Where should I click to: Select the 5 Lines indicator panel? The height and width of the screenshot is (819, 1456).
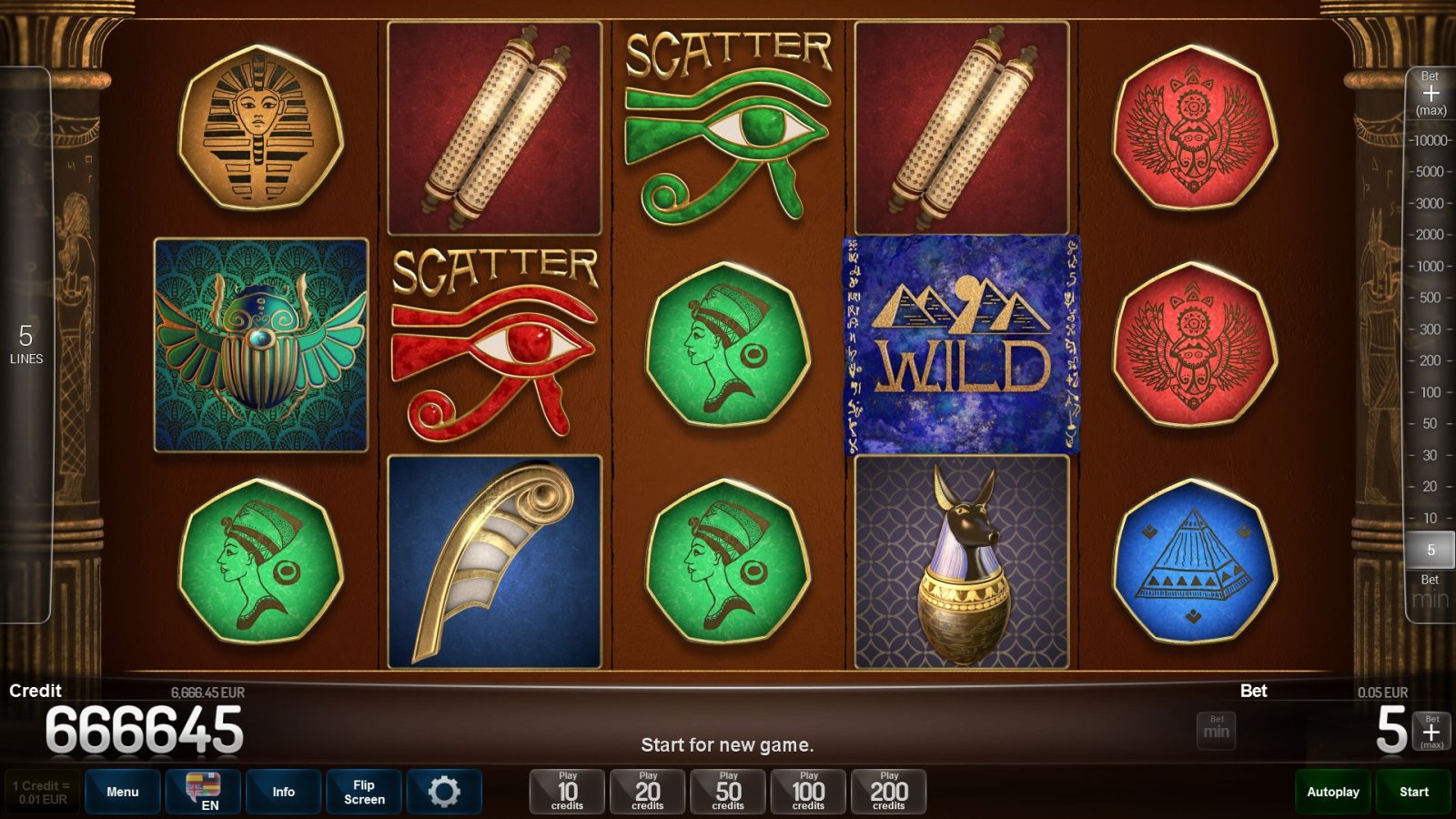(25, 345)
